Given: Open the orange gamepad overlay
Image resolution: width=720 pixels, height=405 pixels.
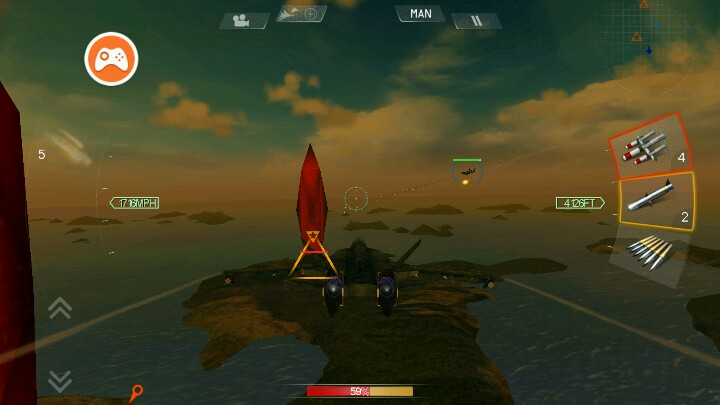Looking at the screenshot, I should pos(111,59).
